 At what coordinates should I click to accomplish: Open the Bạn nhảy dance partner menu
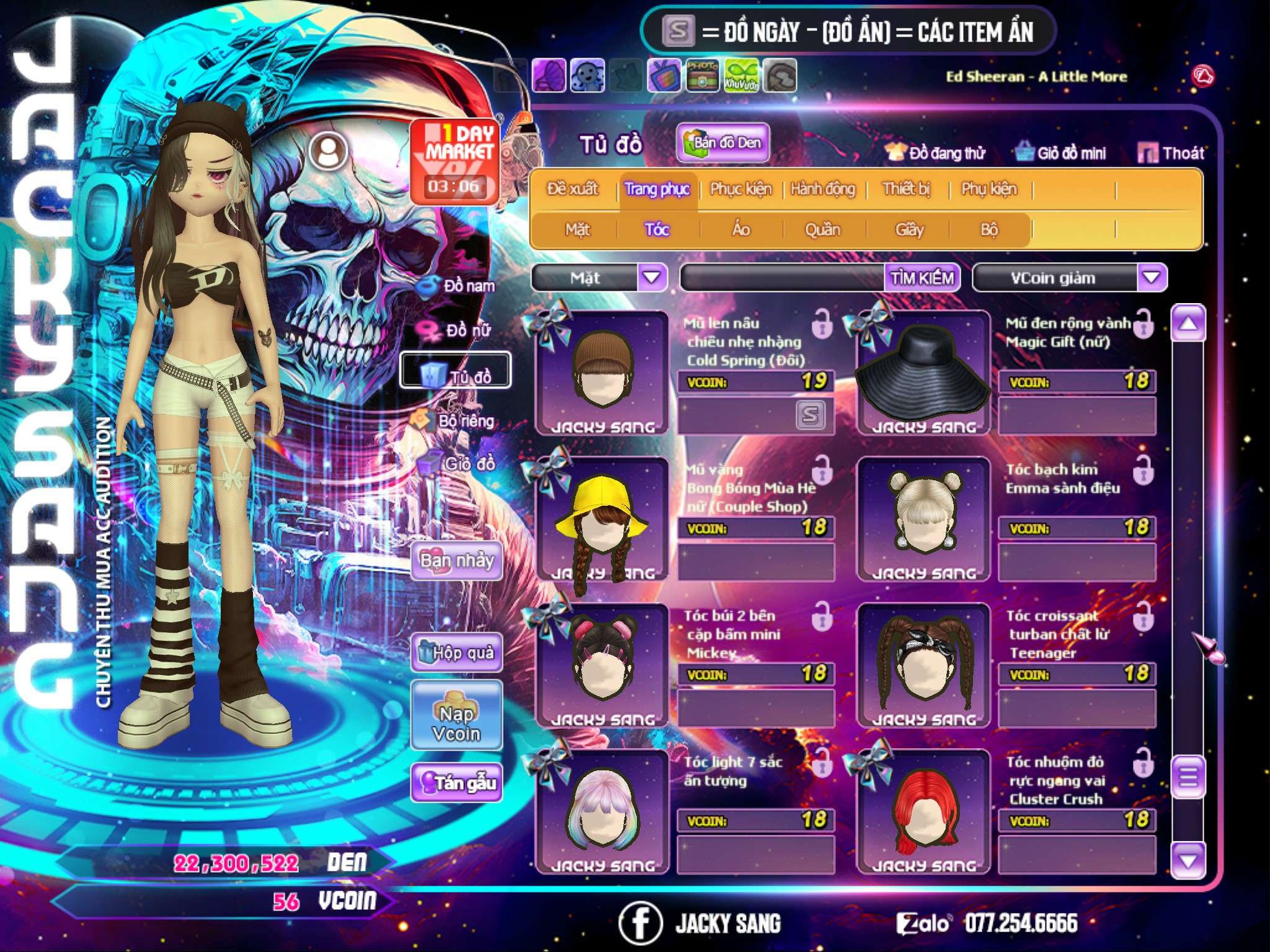pyautogui.click(x=457, y=560)
